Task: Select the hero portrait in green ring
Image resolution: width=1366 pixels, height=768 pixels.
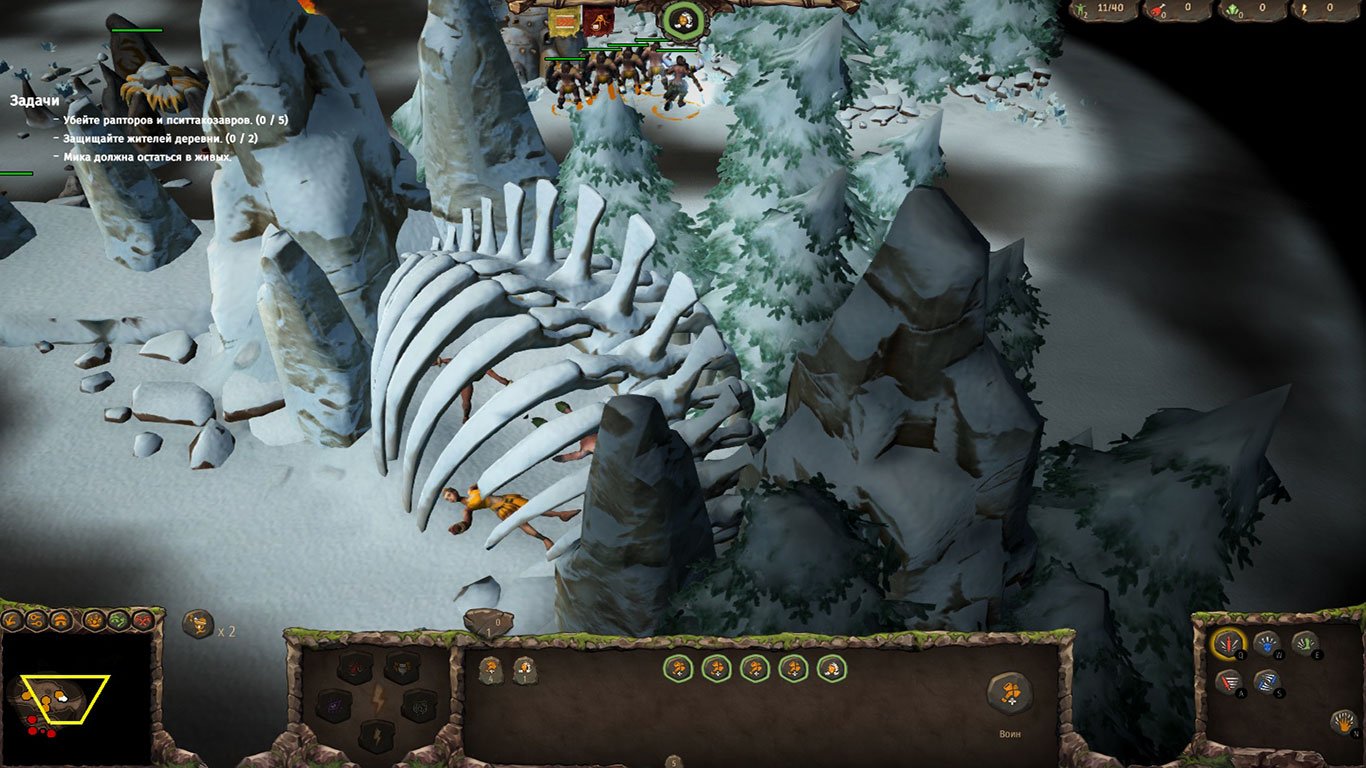Action: click(x=683, y=19)
